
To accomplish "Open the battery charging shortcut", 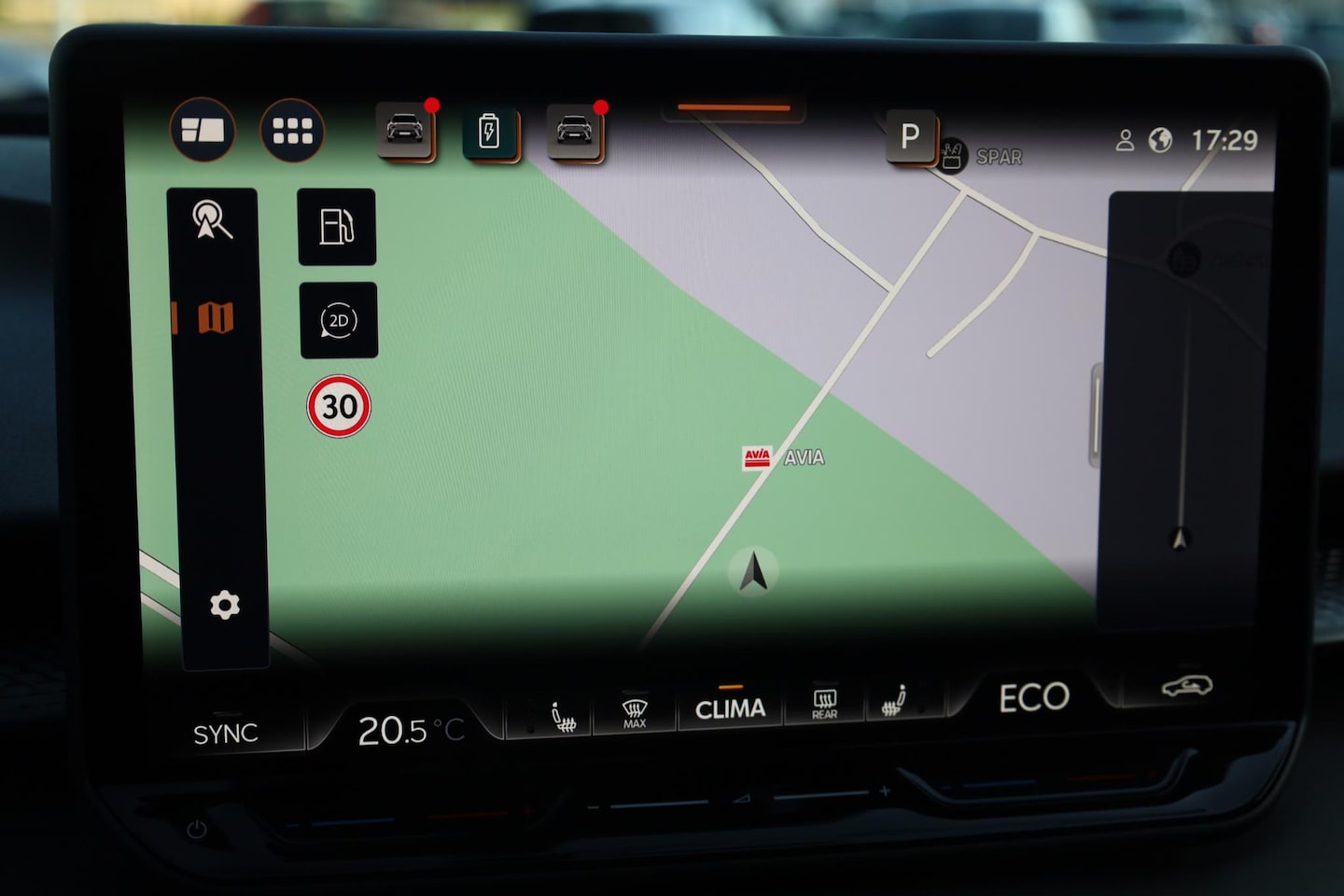I will (x=489, y=132).
